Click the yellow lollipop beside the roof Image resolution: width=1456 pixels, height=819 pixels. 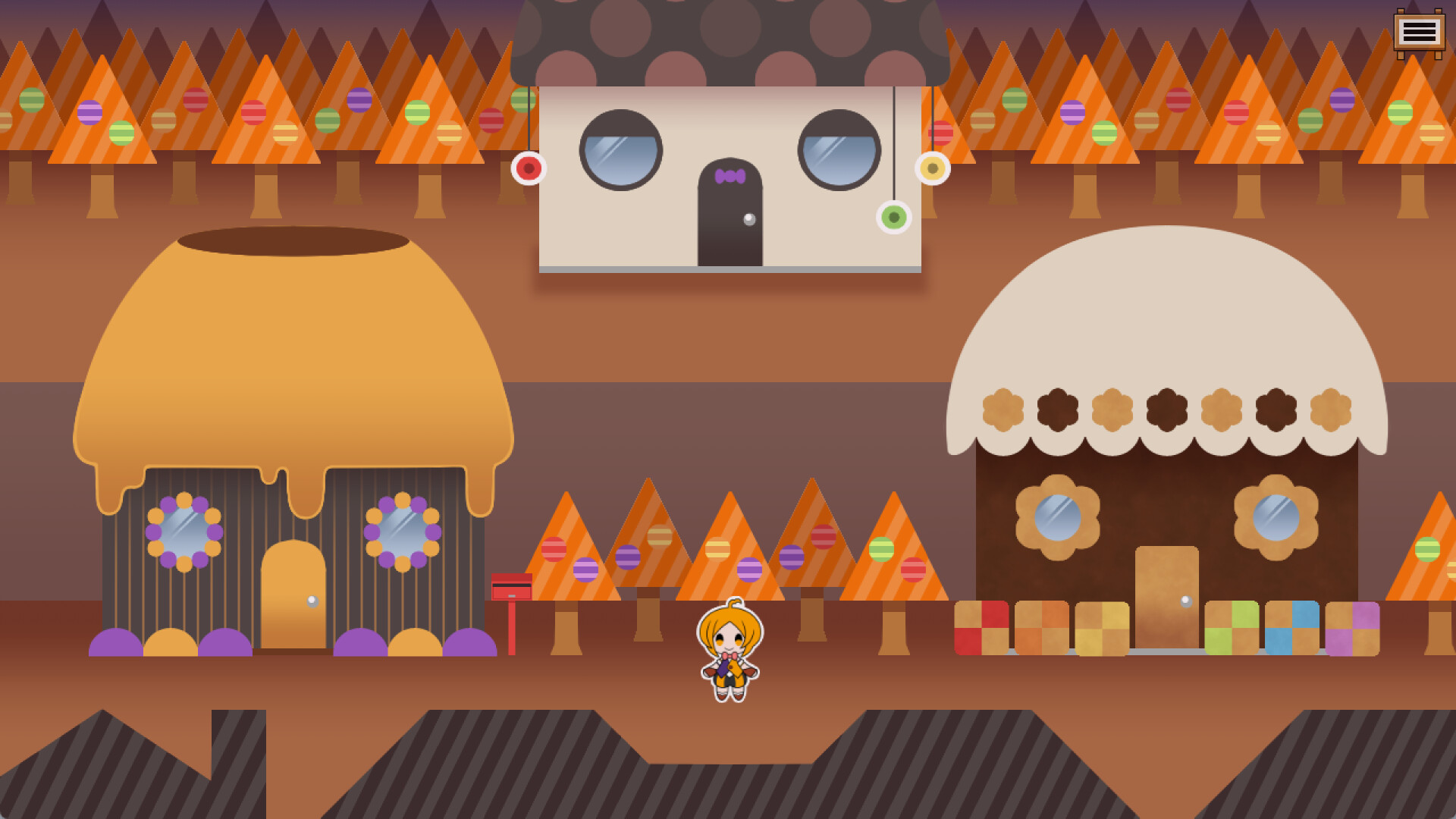tap(934, 168)
